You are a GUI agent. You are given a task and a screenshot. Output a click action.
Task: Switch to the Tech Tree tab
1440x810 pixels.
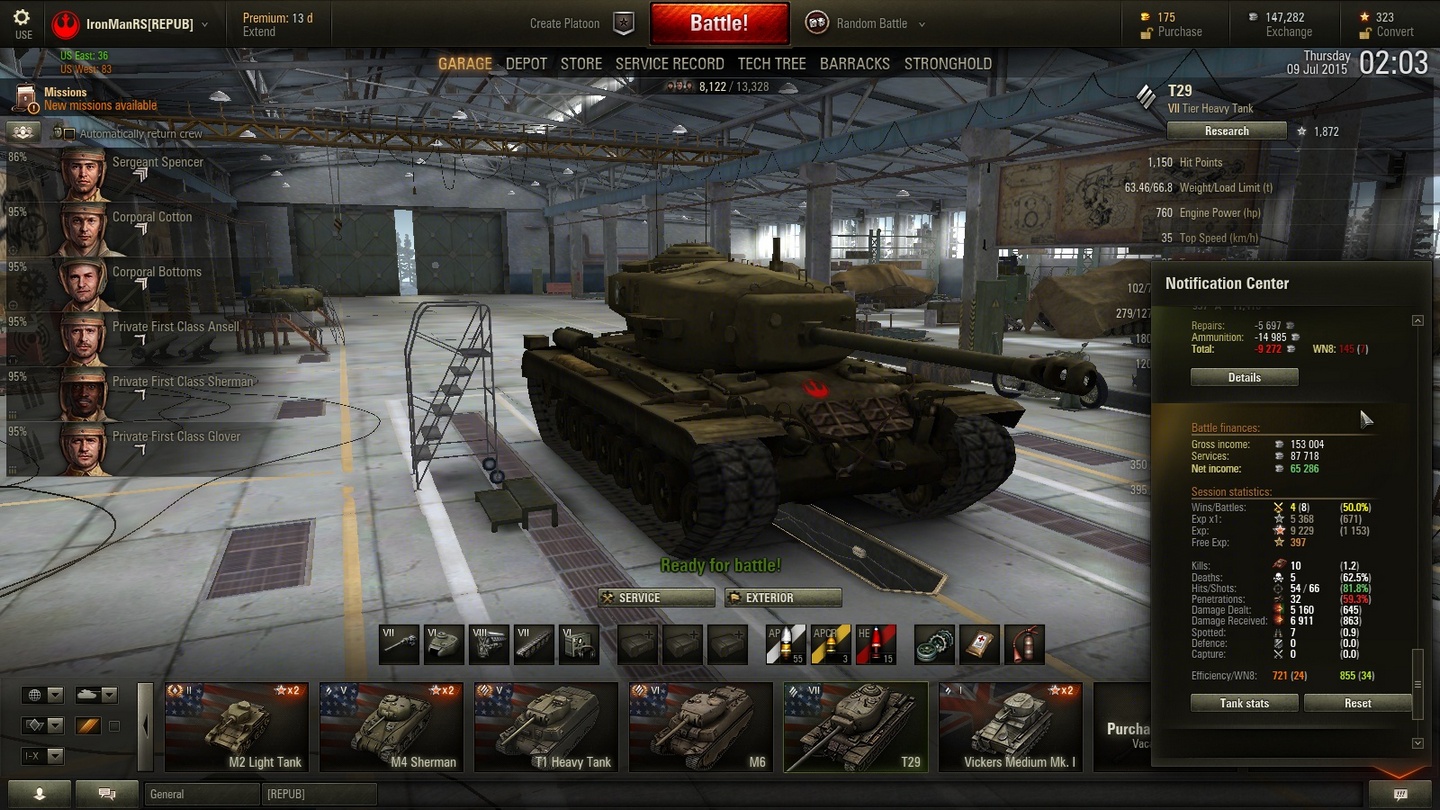(771, 63)
